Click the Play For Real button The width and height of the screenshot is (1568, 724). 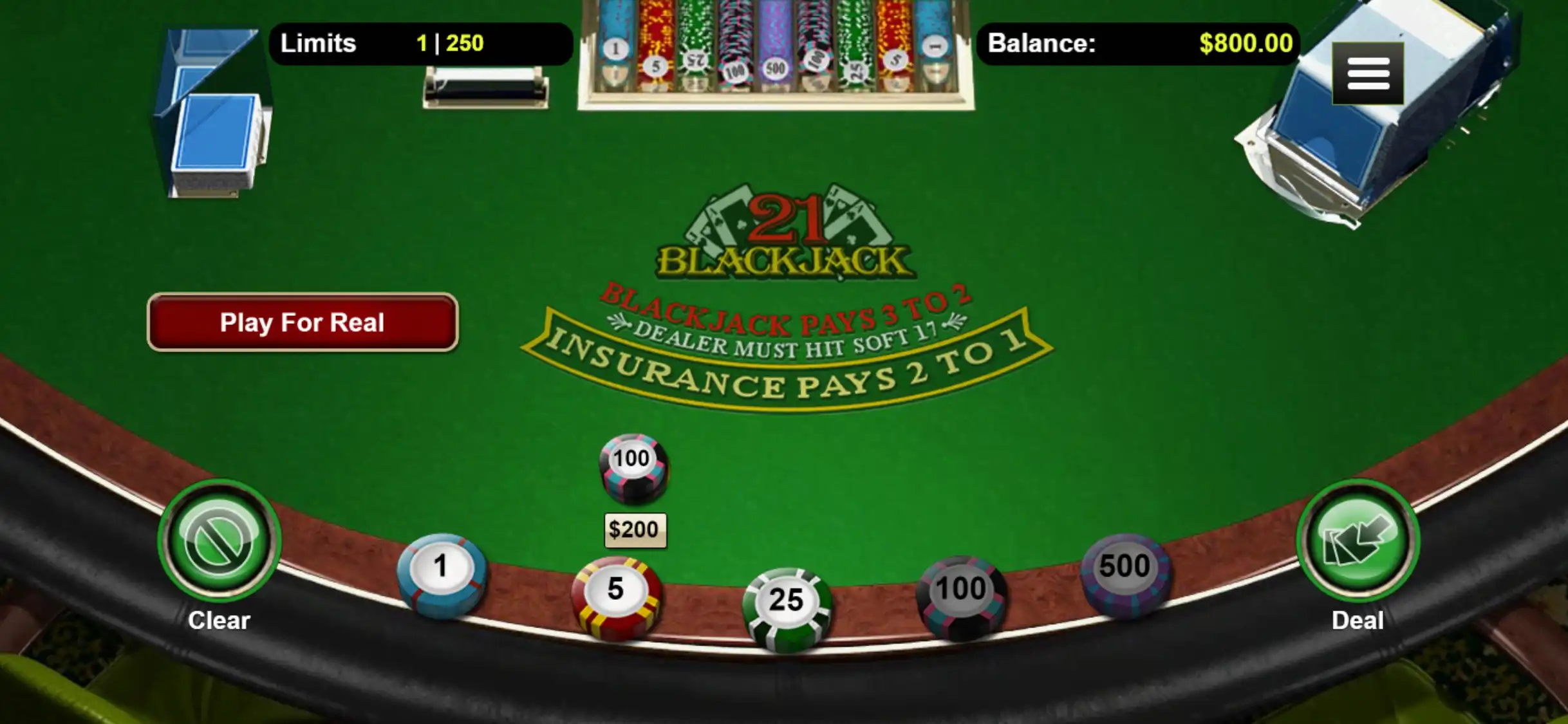coord(303,322)
